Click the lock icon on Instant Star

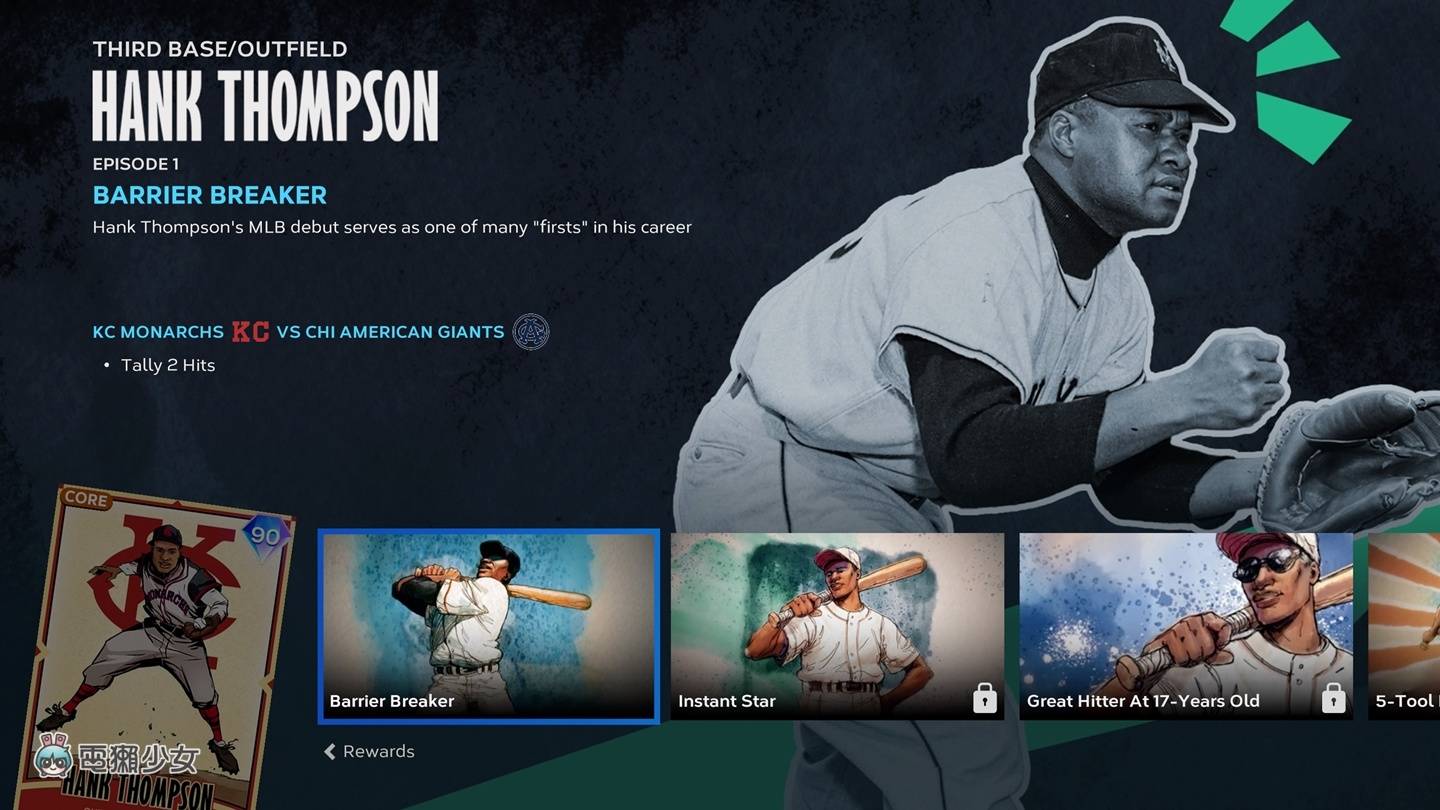[985, 701]
